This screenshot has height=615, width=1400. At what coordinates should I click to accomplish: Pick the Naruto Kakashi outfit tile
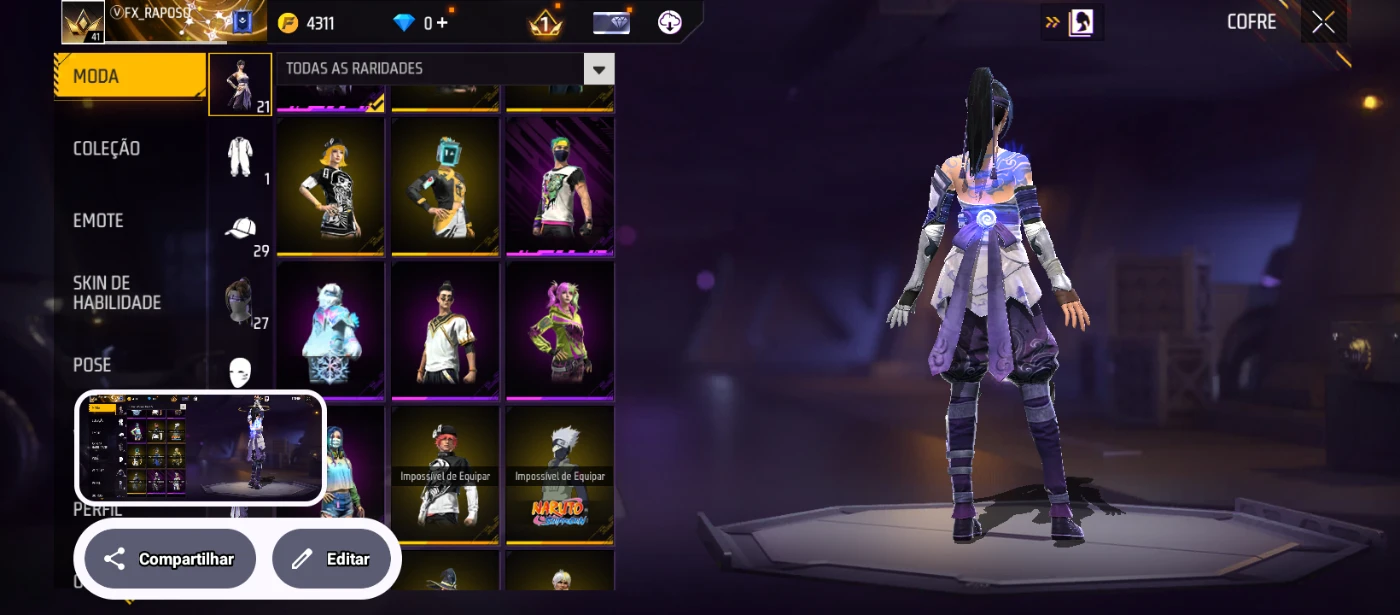point(559,474)
